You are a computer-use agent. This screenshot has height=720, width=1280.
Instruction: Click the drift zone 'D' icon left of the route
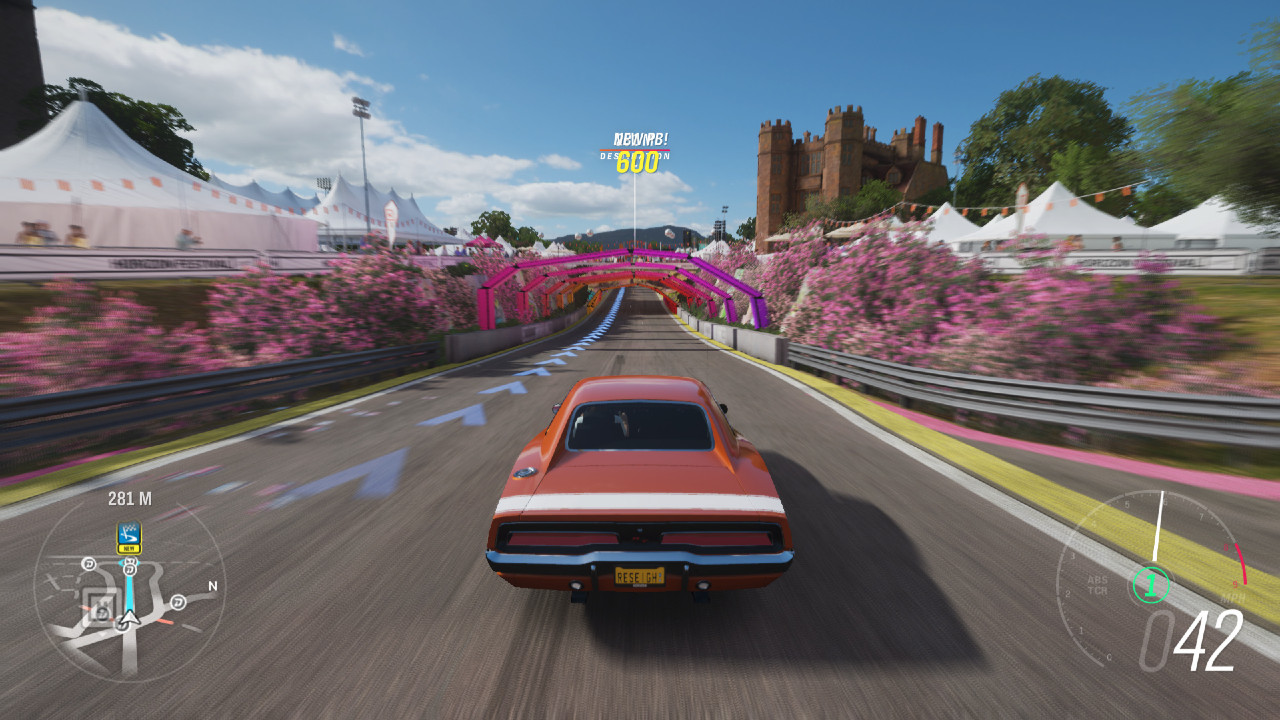89,562
